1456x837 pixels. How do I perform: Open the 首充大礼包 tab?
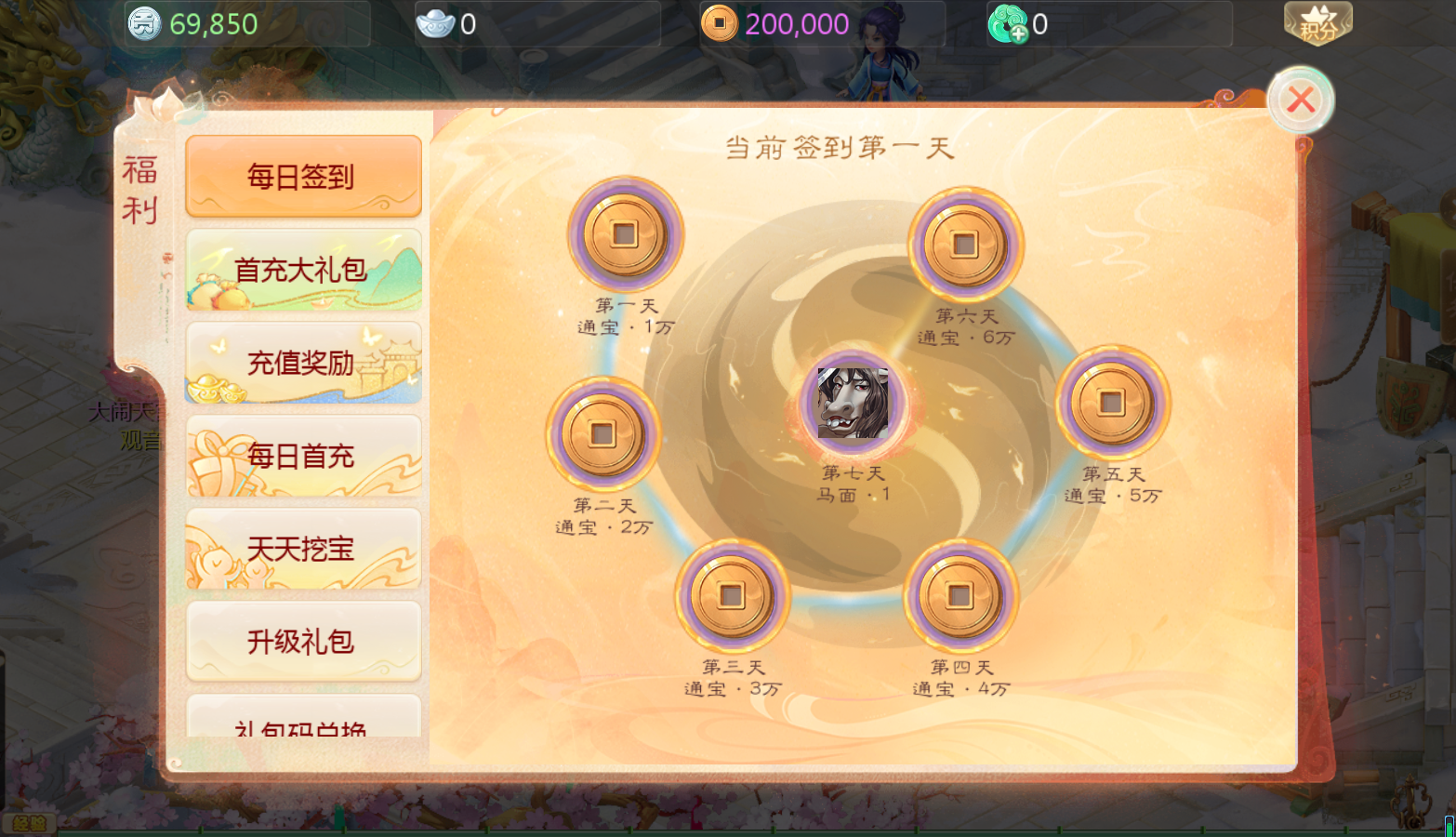(303, 270)
